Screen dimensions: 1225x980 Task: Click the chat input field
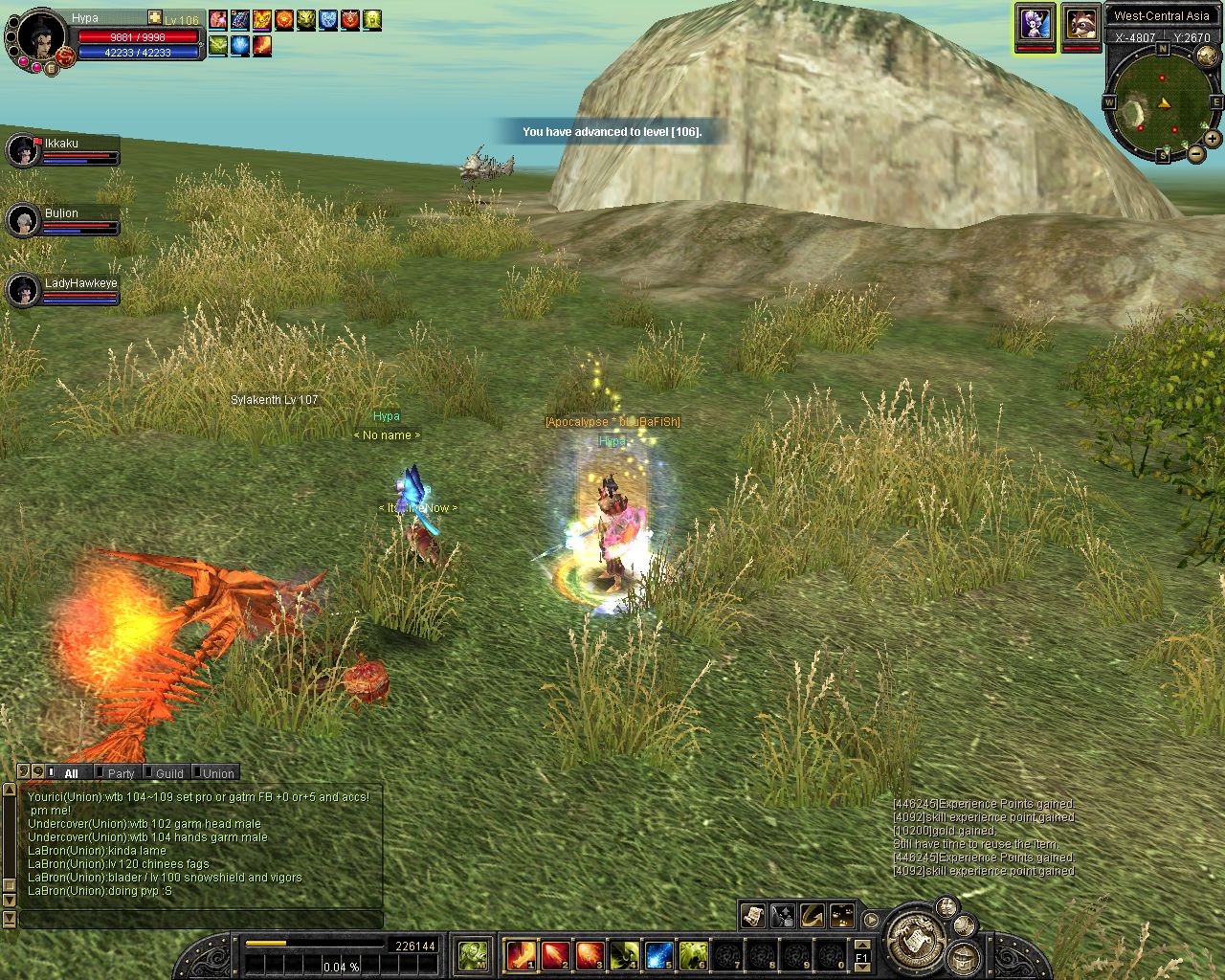[x=201, y=919]
